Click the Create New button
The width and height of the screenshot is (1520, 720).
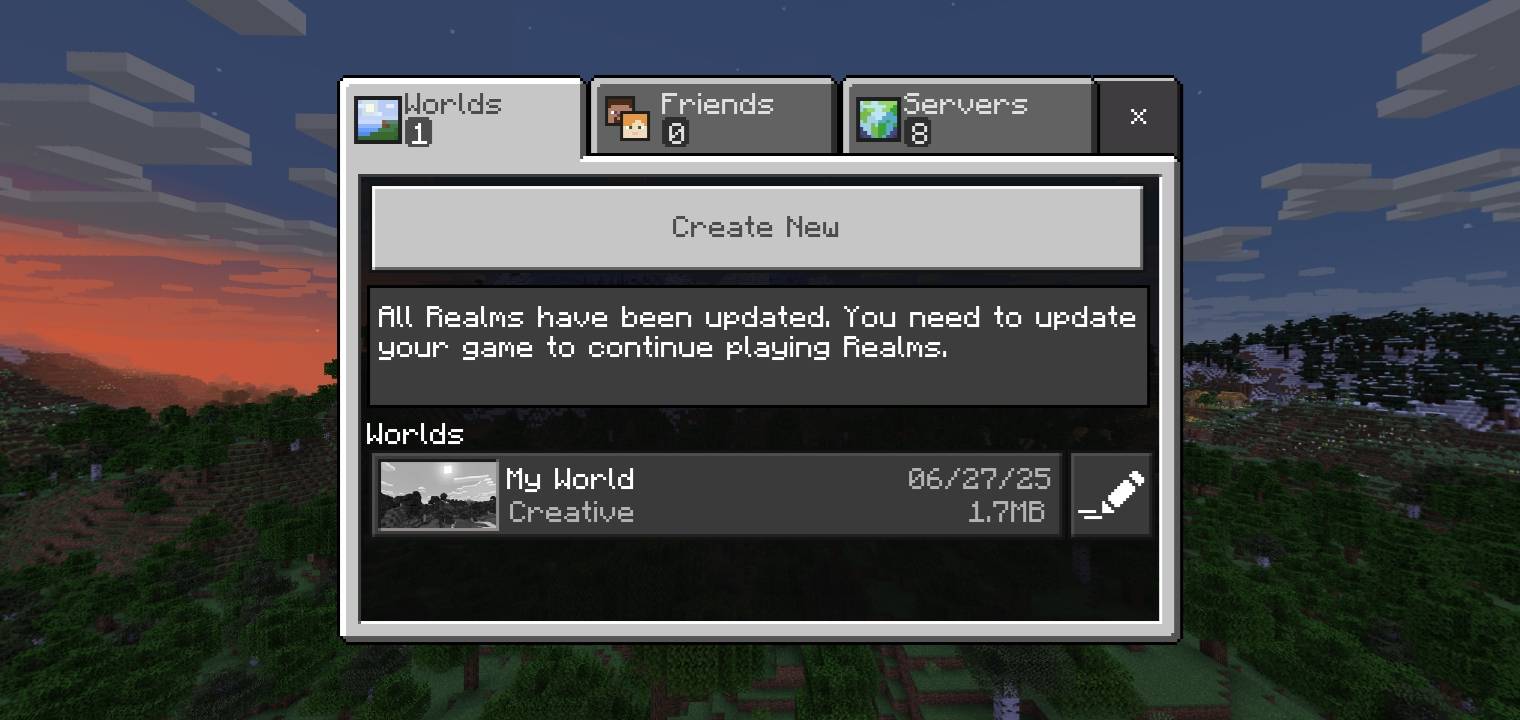(x=757, y=227)
